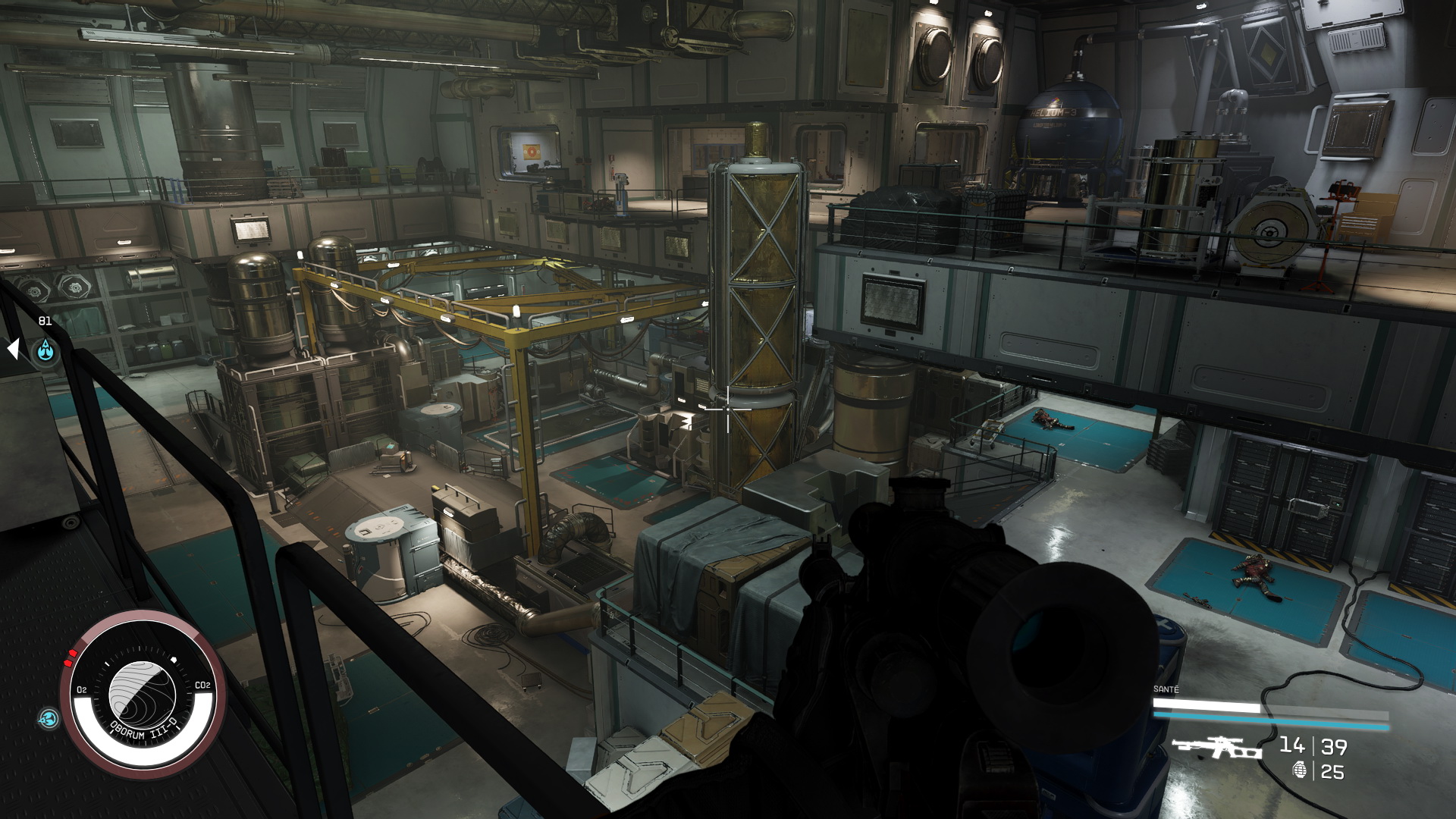Screen dimensions: 1456x819
Task: Select the small blue environment status icon
Action: point(49,718)
